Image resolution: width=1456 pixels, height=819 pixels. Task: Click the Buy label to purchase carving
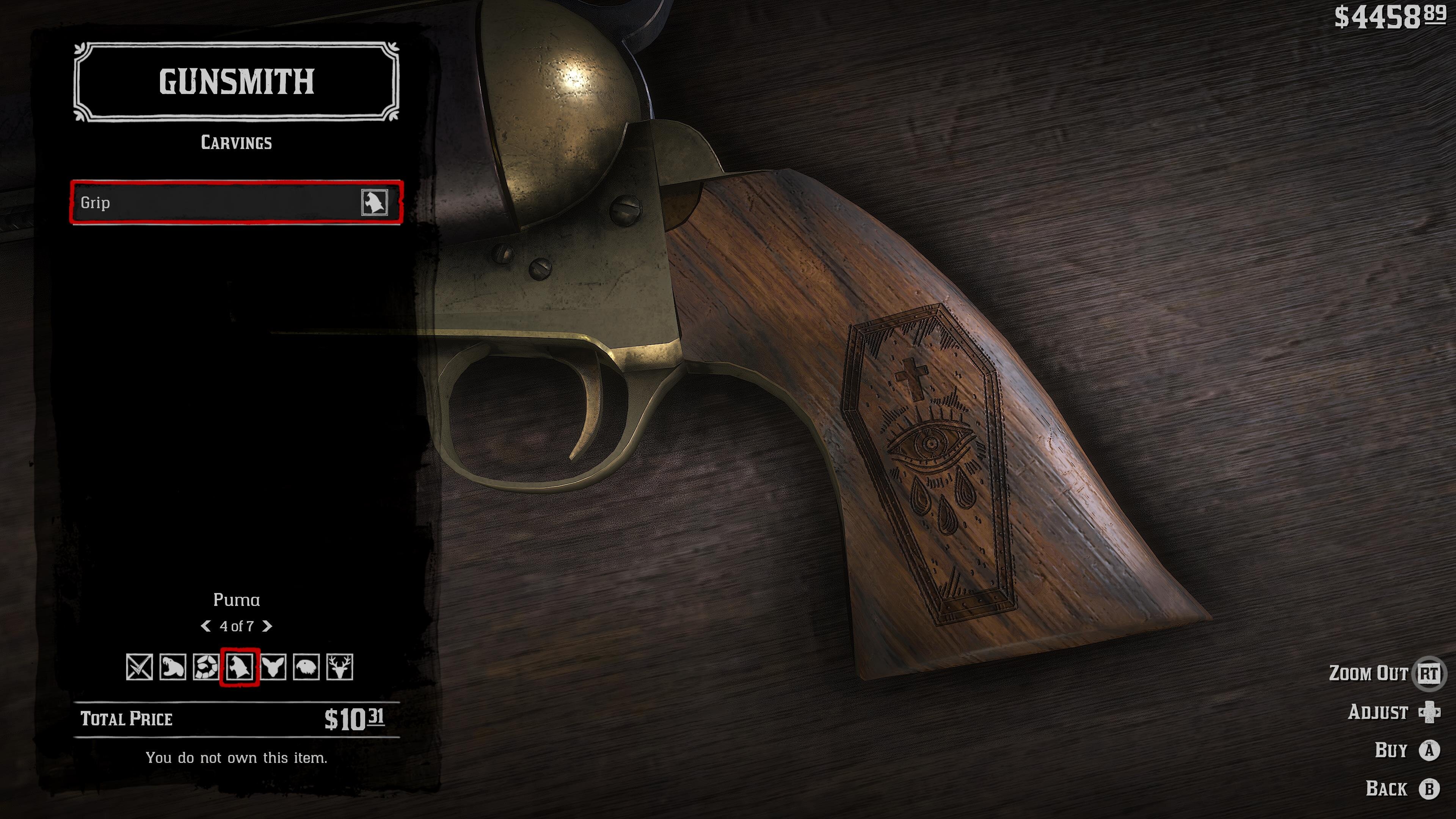pos(1390,750)
